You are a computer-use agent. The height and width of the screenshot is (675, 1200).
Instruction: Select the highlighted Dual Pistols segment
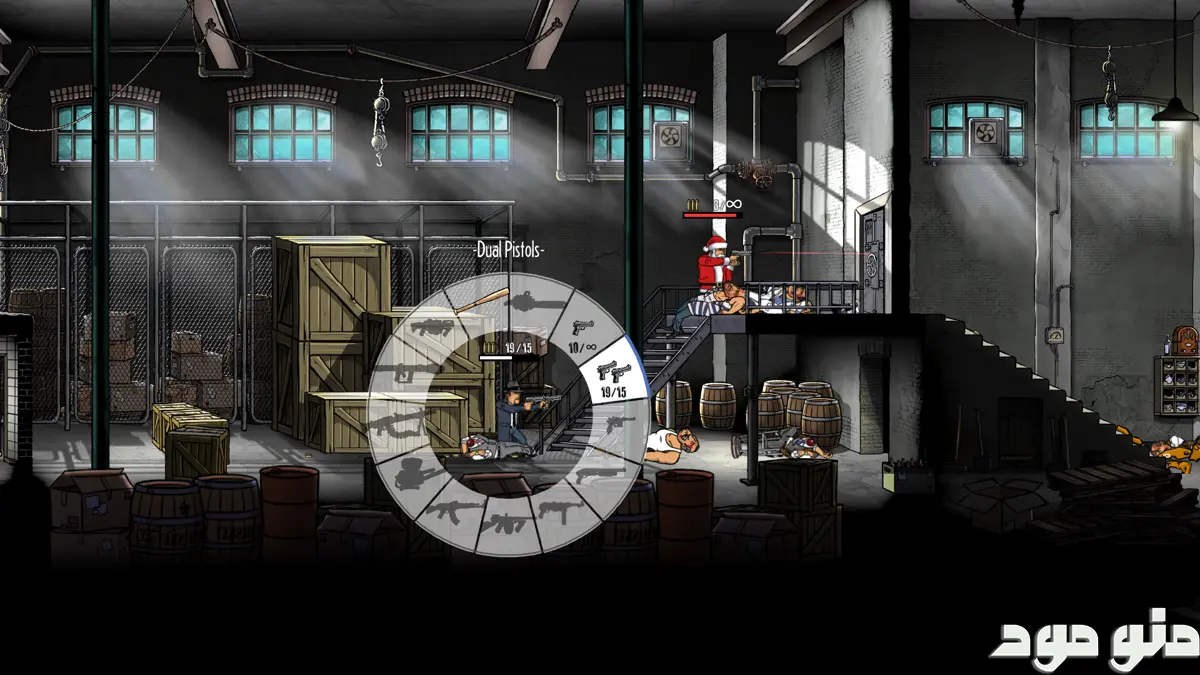point(609,376)
